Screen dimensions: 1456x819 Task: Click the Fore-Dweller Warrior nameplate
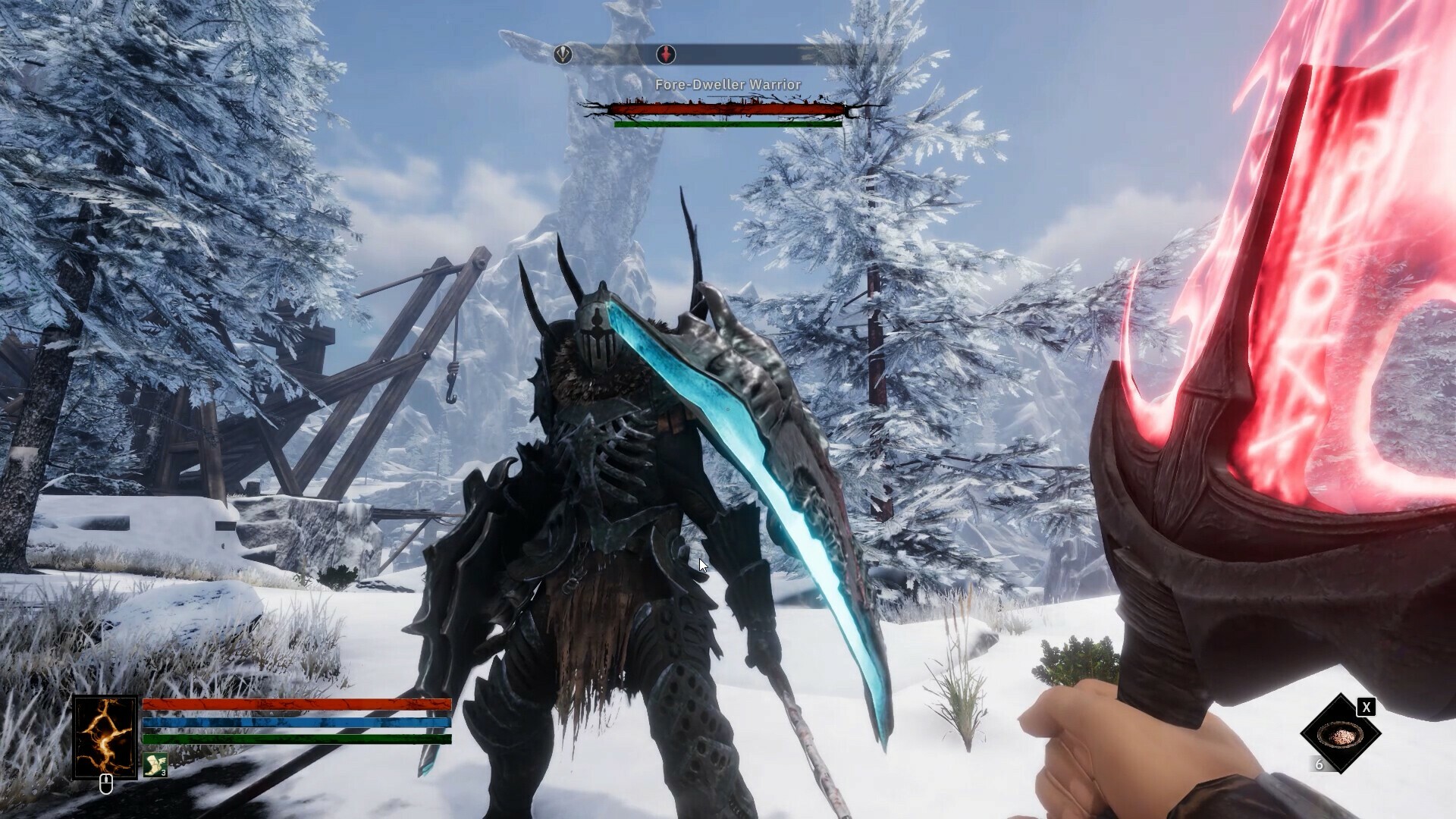[728, 84]
